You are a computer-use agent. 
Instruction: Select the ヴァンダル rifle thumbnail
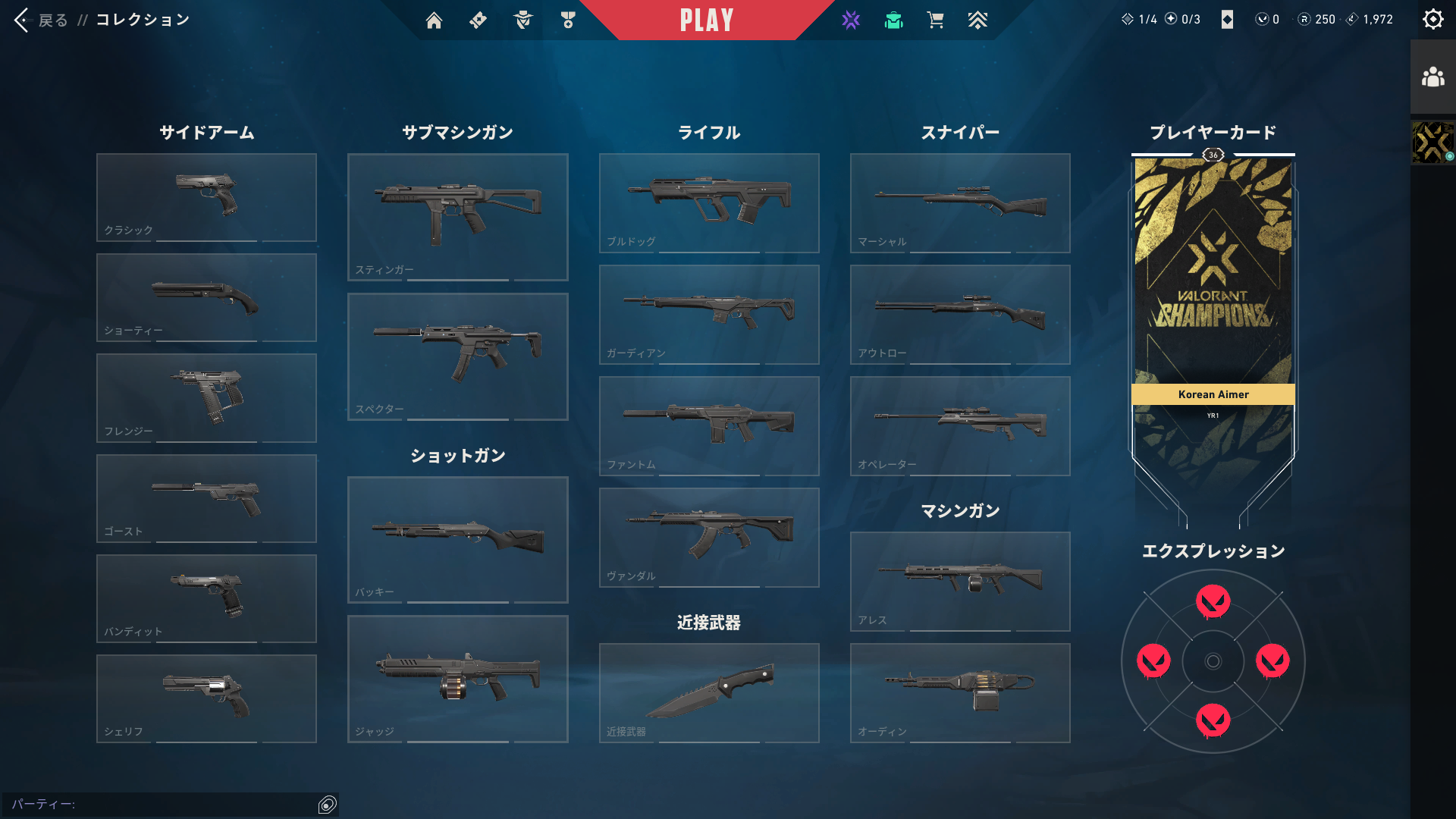708,537
